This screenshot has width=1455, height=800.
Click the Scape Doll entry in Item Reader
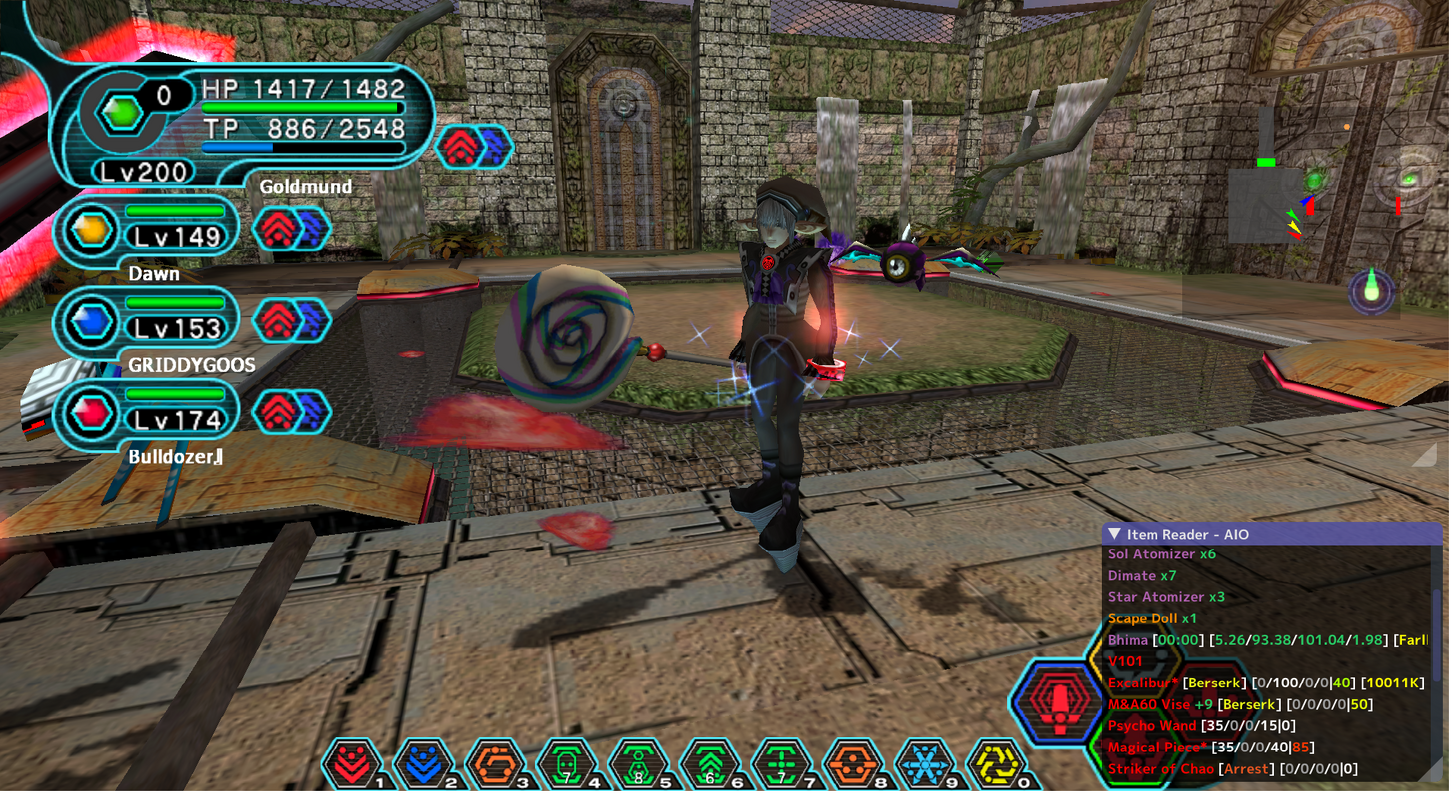[x=1151, y=619]
